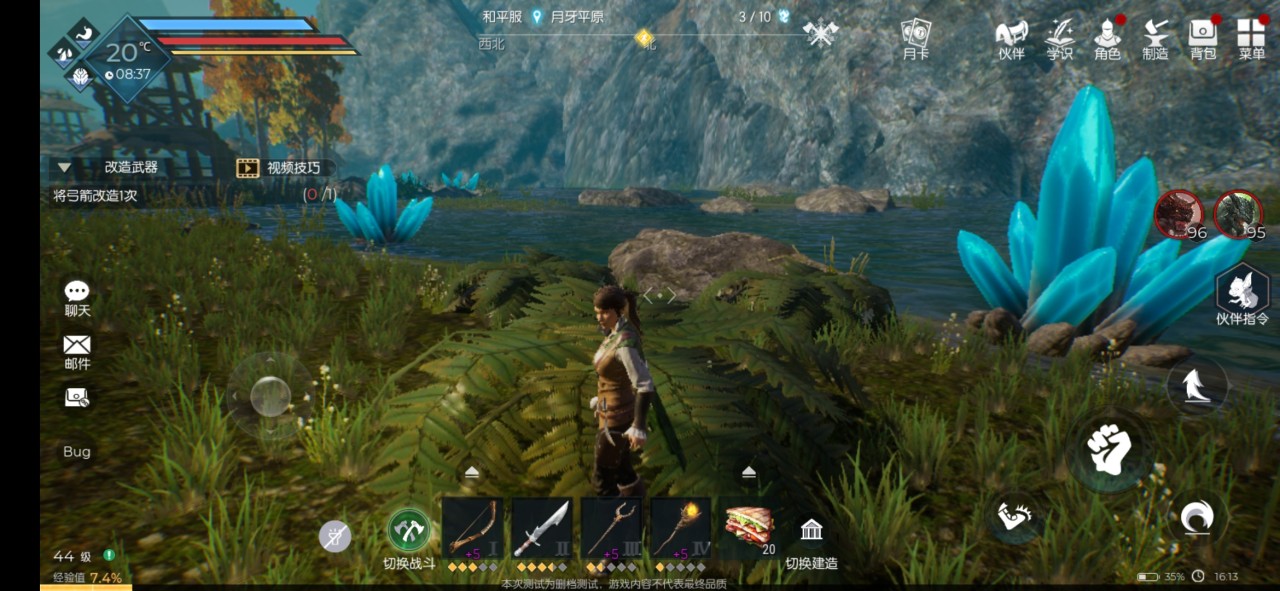Select the bow in hotbar slot I
The height and width of the screenshot is (591, 1280).
(x=472, y=528)
